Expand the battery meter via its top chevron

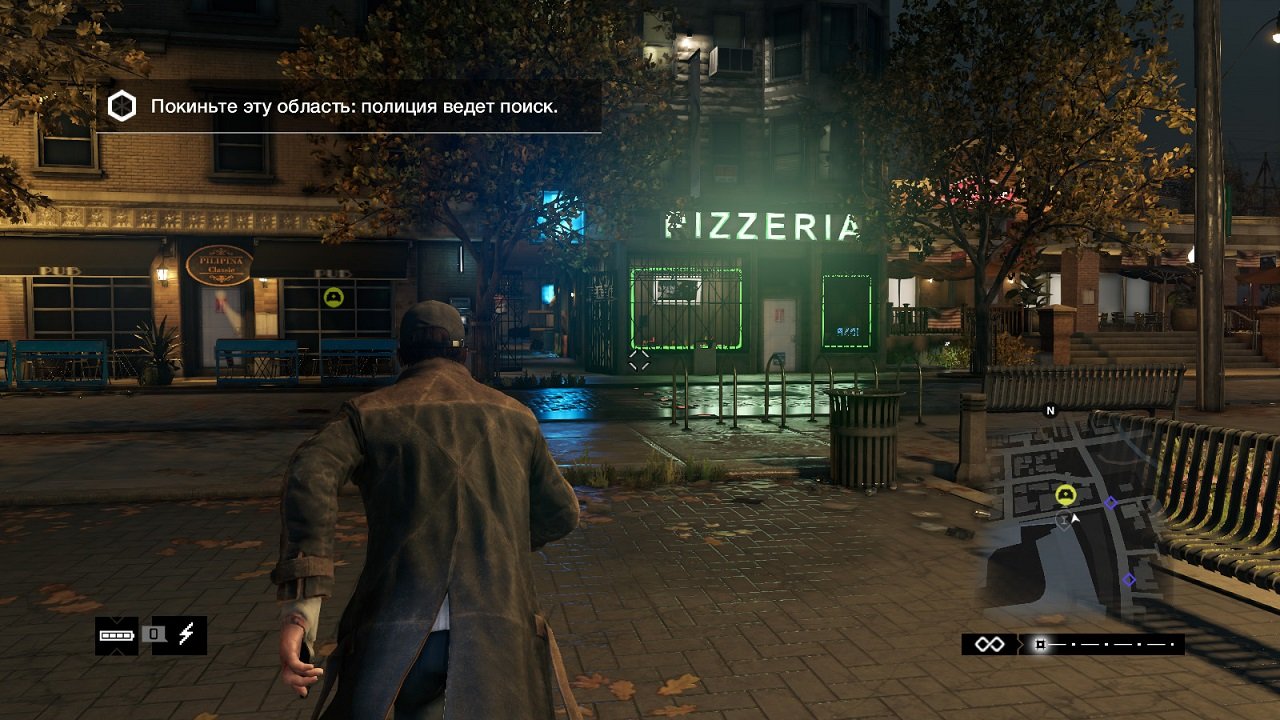[x=116, y=620]
